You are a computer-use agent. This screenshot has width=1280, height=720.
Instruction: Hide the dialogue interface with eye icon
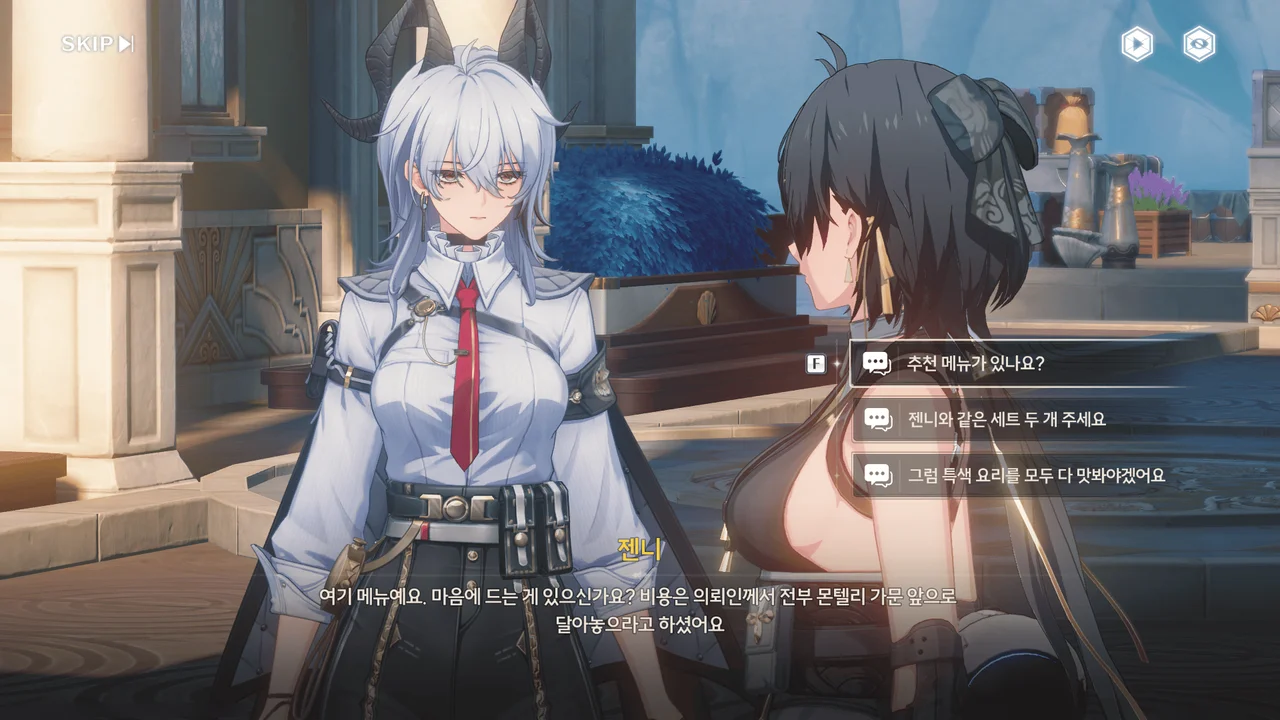click(1199, 44)
